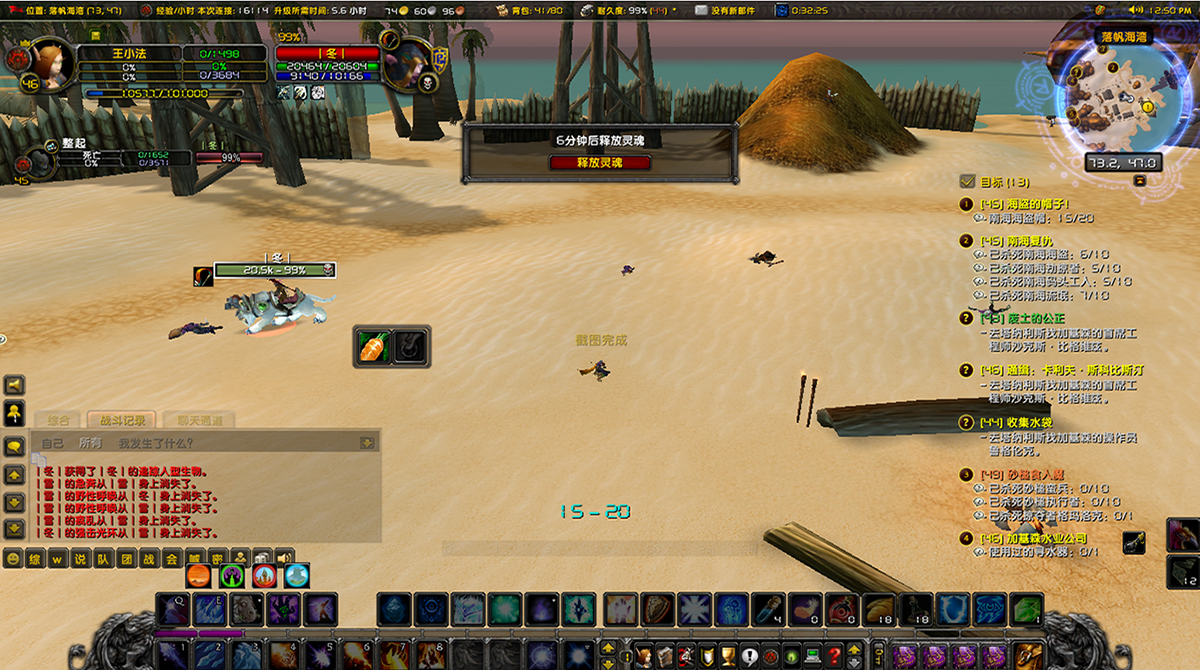Switch to the 综合 chat tab
Image resolution: width=1200 pixels, height=670 pixels.
coord(59,421)
